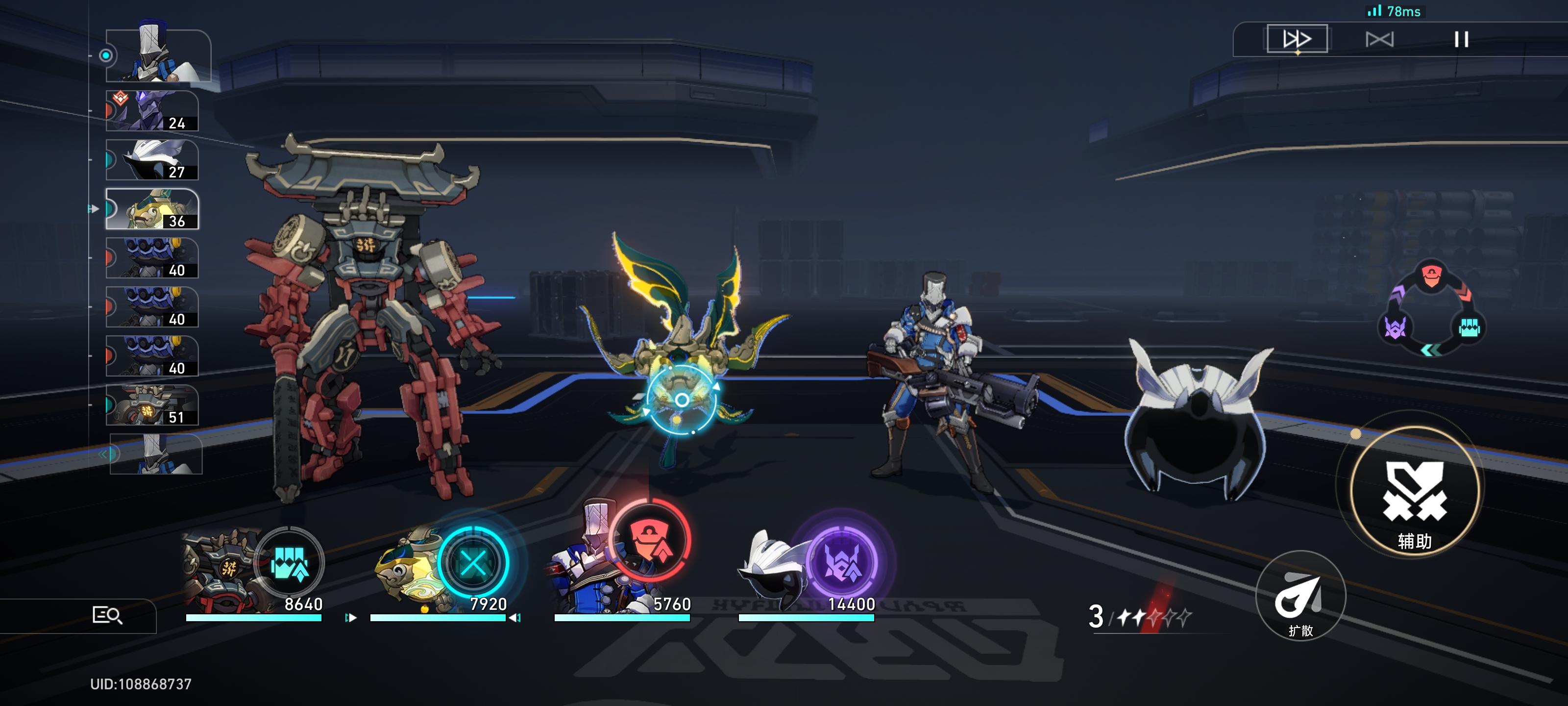Use the 扩散 basic attack skill
The image size is (1568, 706).
point(1300,596)
